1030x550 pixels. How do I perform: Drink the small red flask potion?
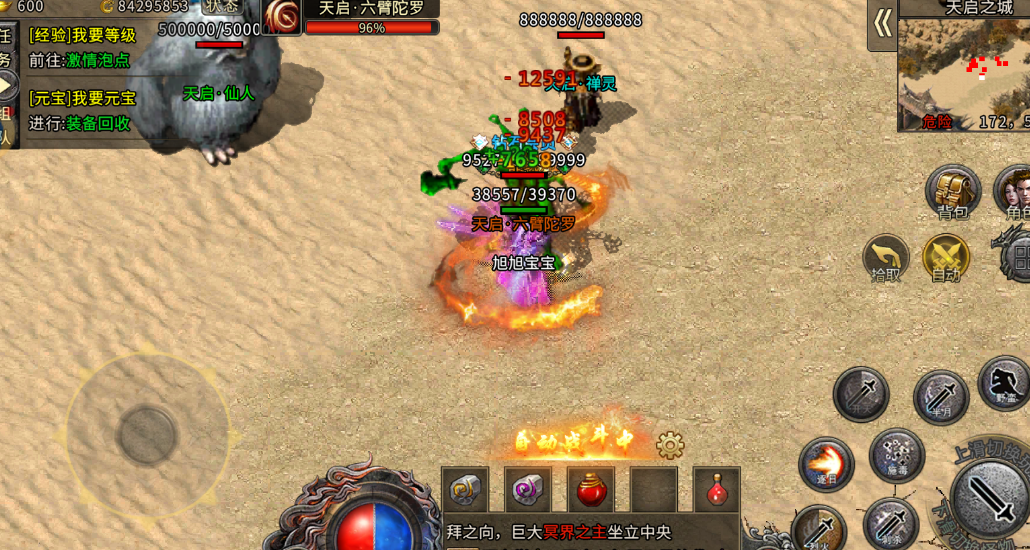(x=717, y=490)
